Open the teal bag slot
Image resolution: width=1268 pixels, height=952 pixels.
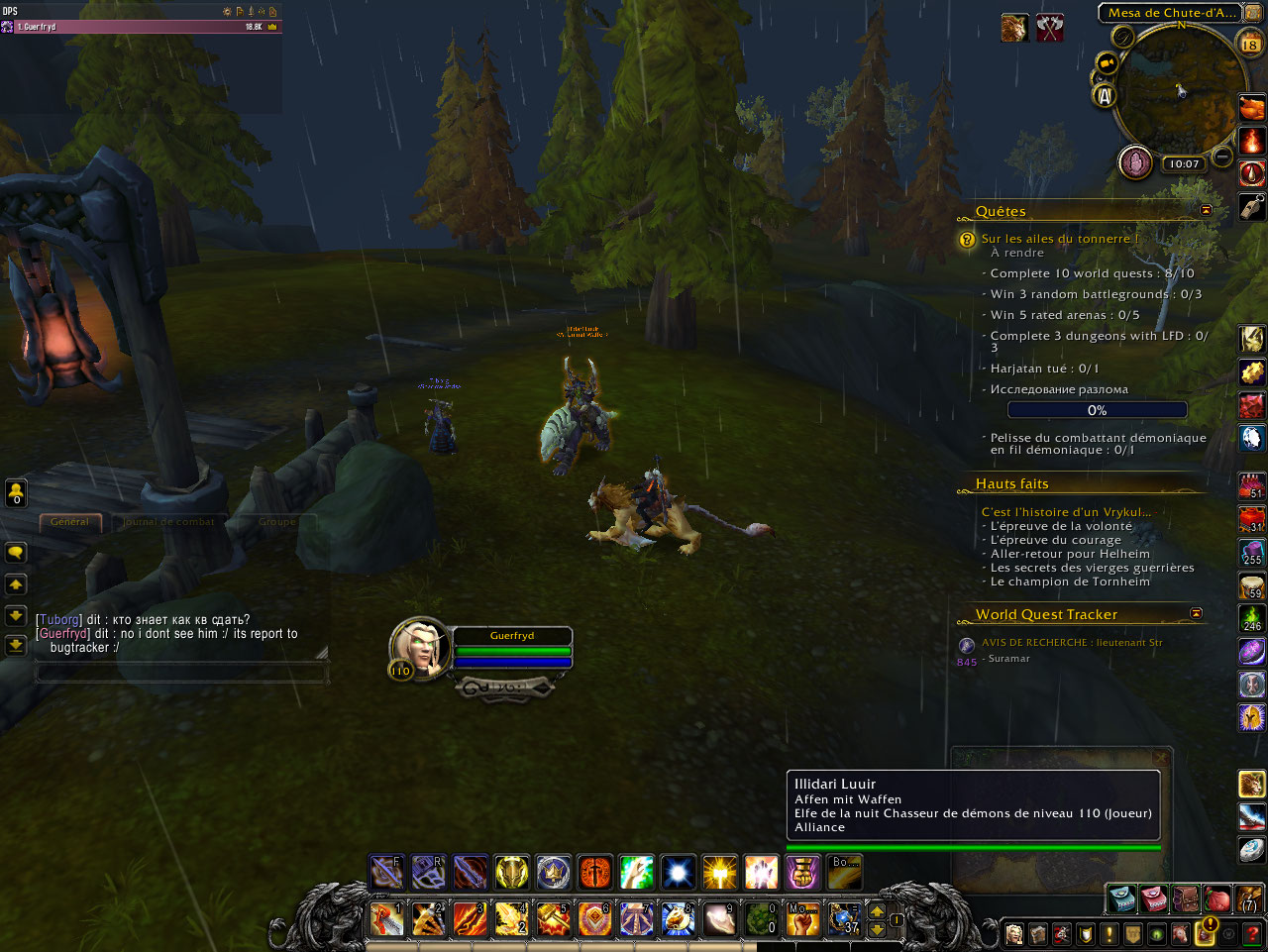coord(1121,899)
